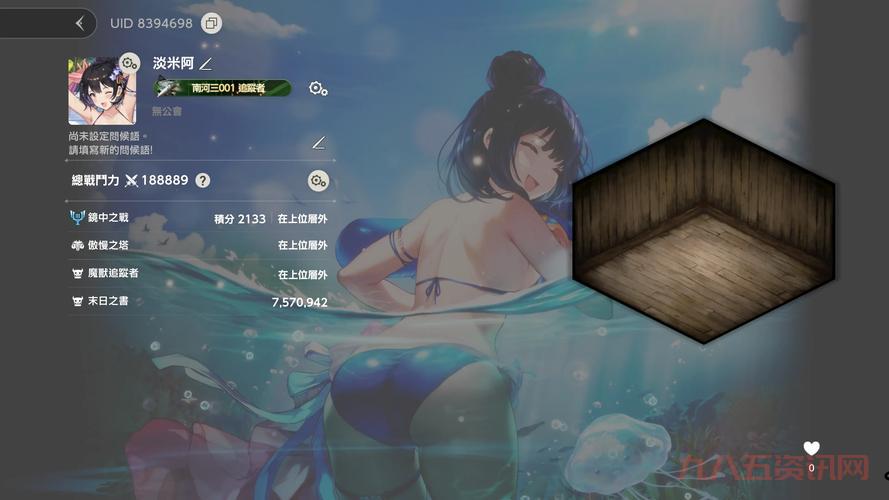Like the profile with the heart icon
The width and height of the screenshot is (889, 500).
coord(812,449)
